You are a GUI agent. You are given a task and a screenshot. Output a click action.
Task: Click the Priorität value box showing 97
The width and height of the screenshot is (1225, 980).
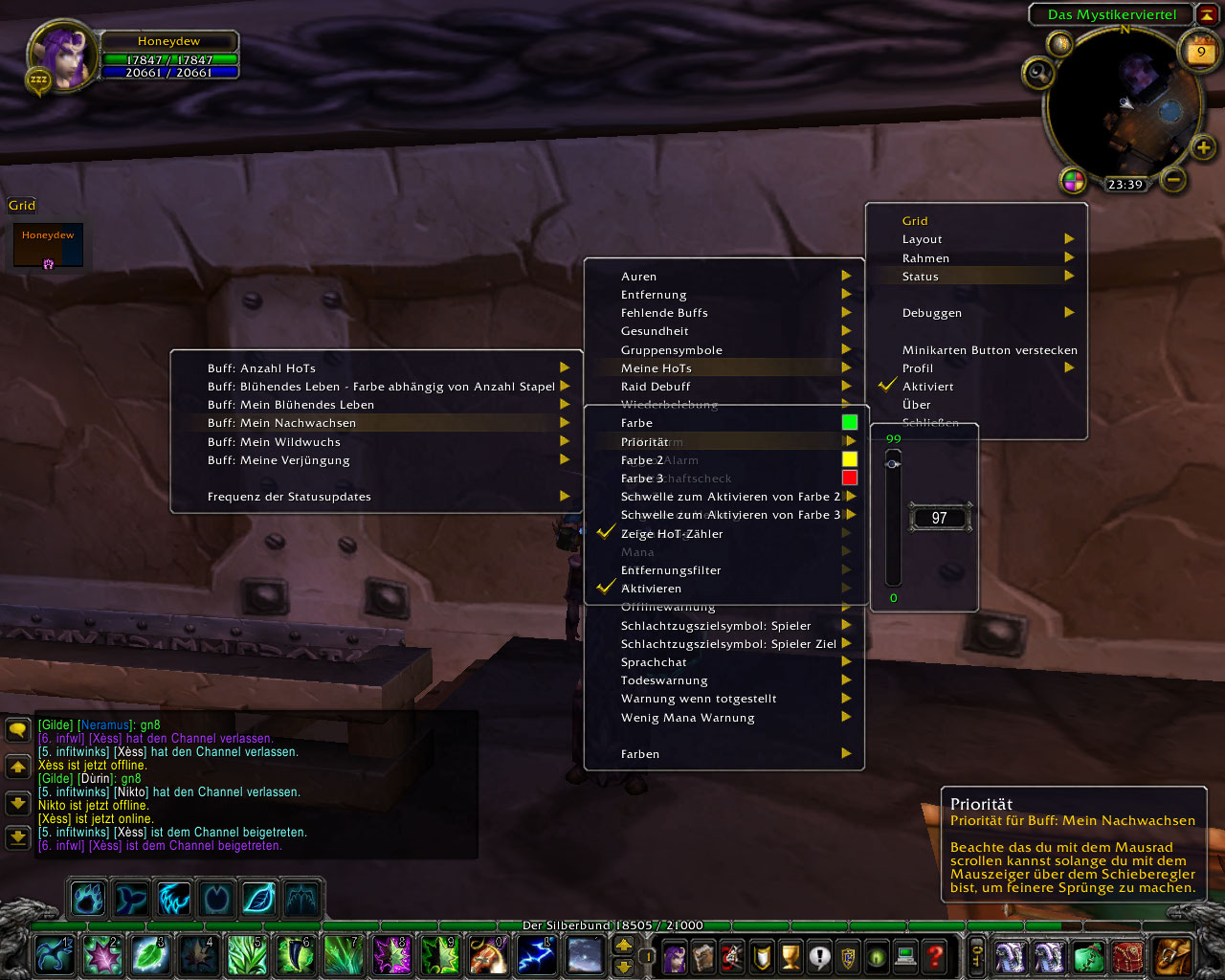click(940, 518)
